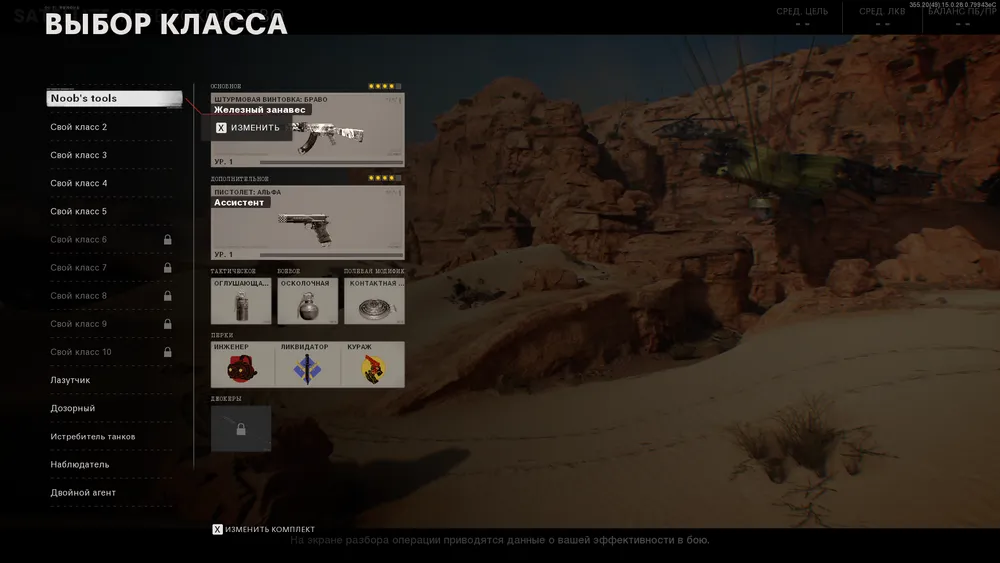The image size is (1000, 563).
Task: Open the Кураж perk slot
Action: tap(372, 365)
